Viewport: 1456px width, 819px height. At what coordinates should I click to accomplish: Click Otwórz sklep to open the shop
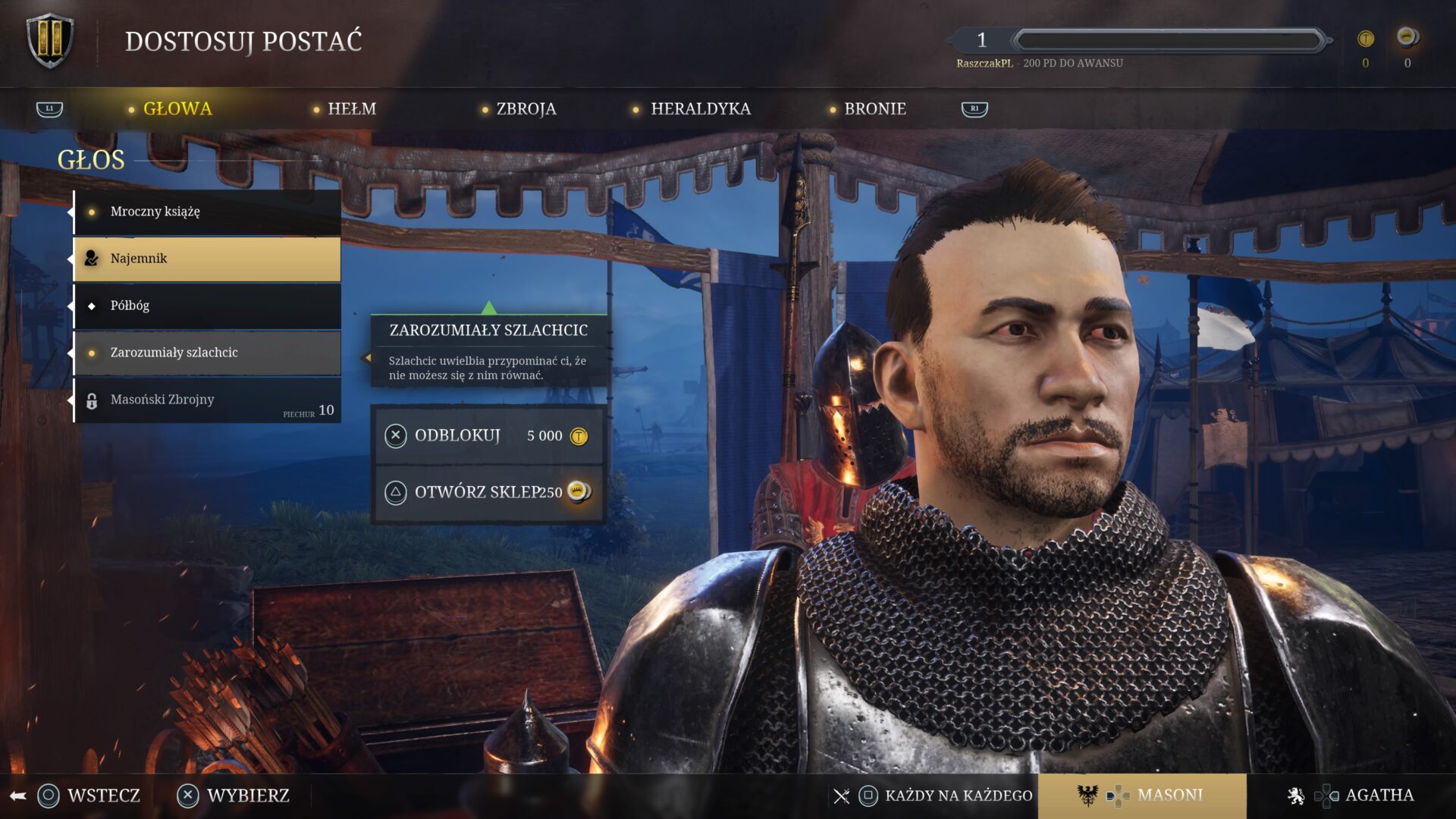[x=488, y=492]
